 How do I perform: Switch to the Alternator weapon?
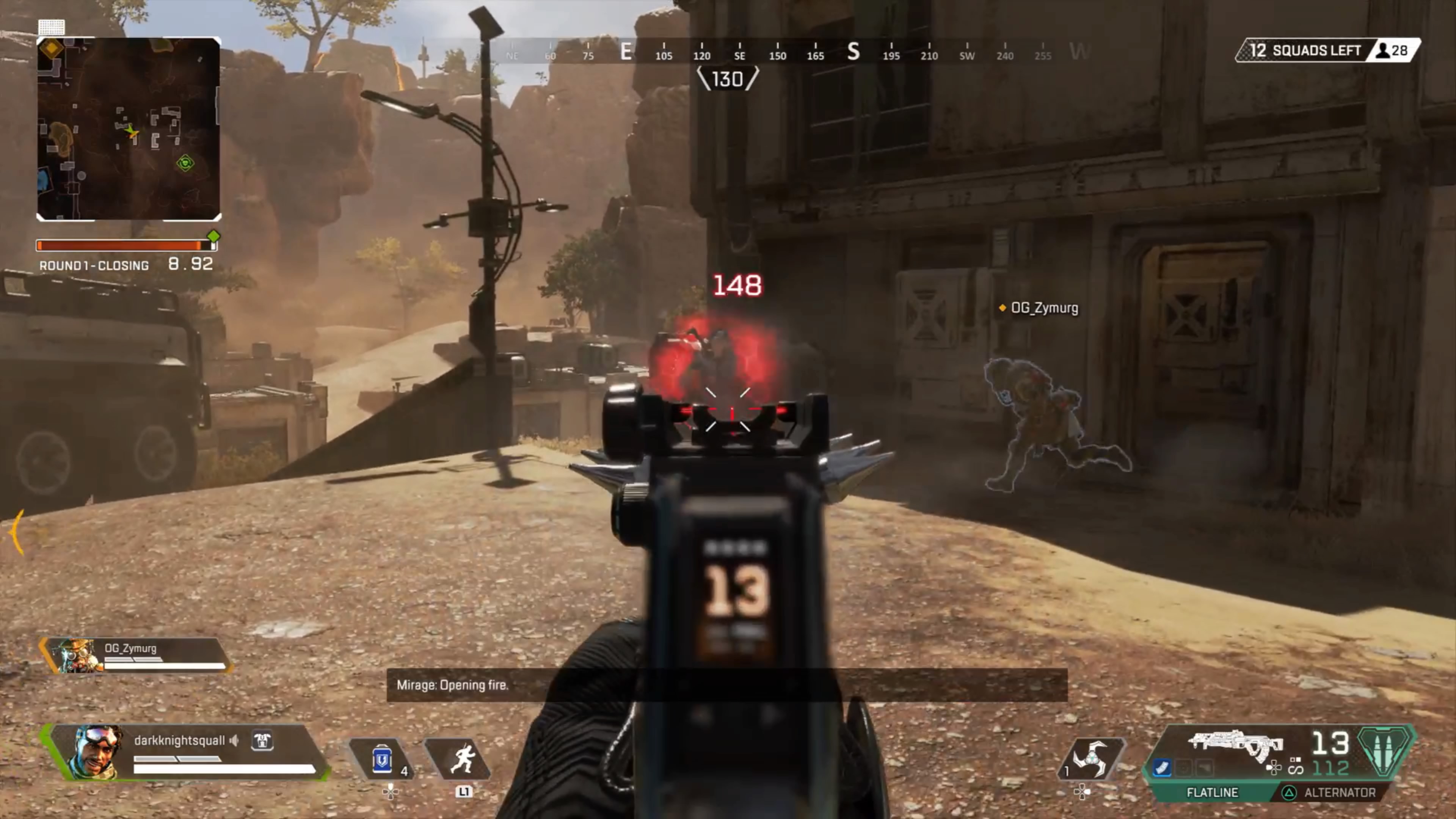pyautogui.click(x=1339, y=792)
